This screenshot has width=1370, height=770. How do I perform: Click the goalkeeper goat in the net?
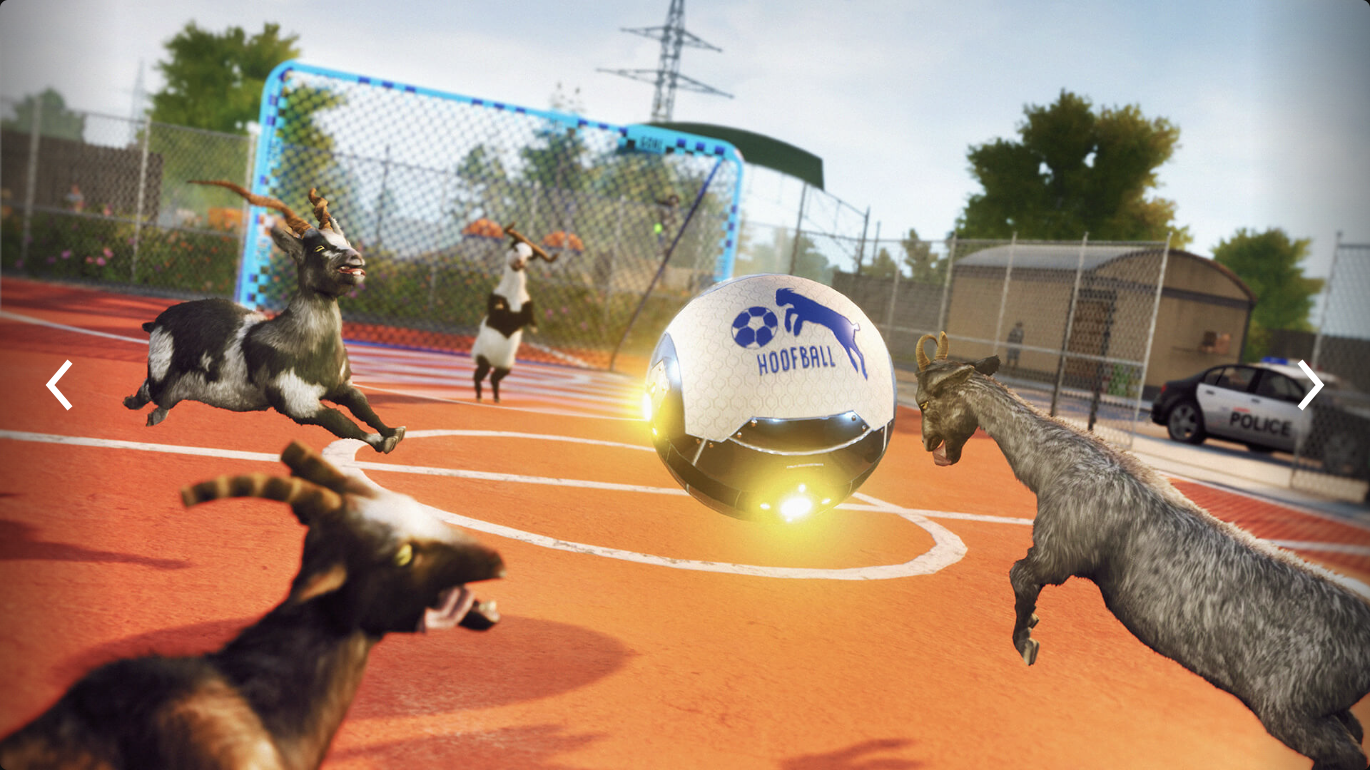click(x=505, y=310)
